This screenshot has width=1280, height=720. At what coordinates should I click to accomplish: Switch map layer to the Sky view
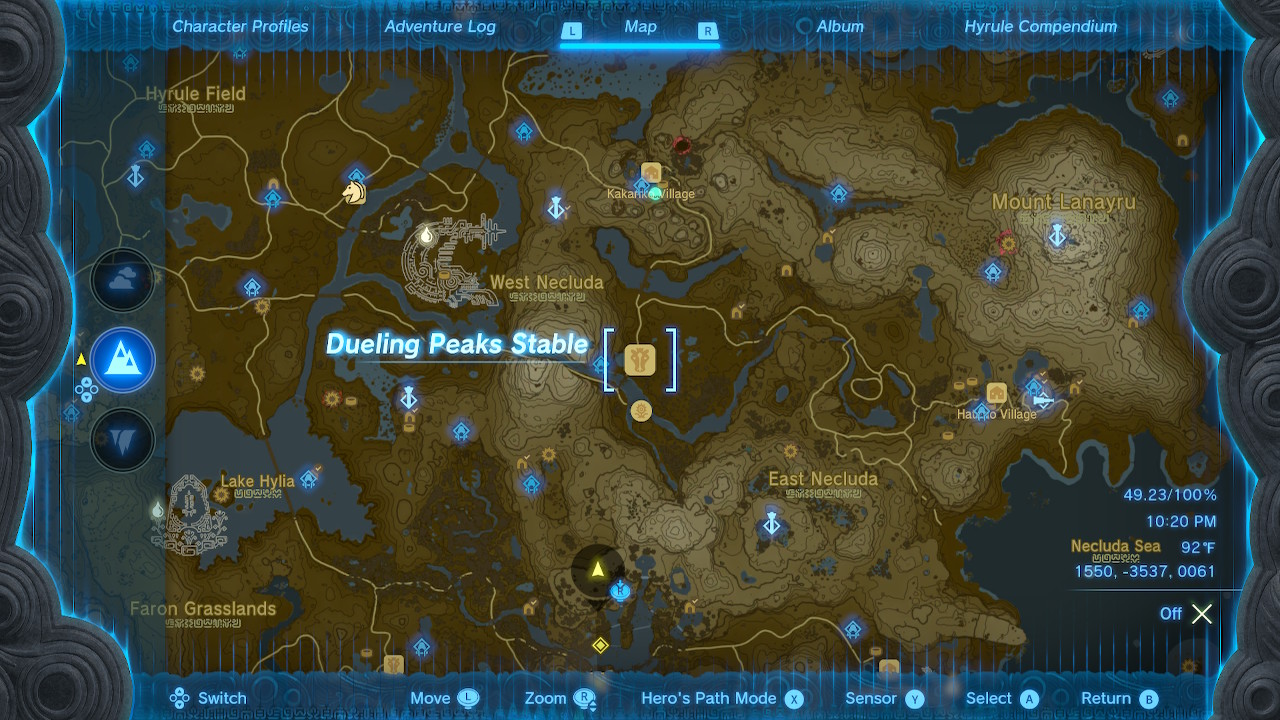(x=122, y=281)
